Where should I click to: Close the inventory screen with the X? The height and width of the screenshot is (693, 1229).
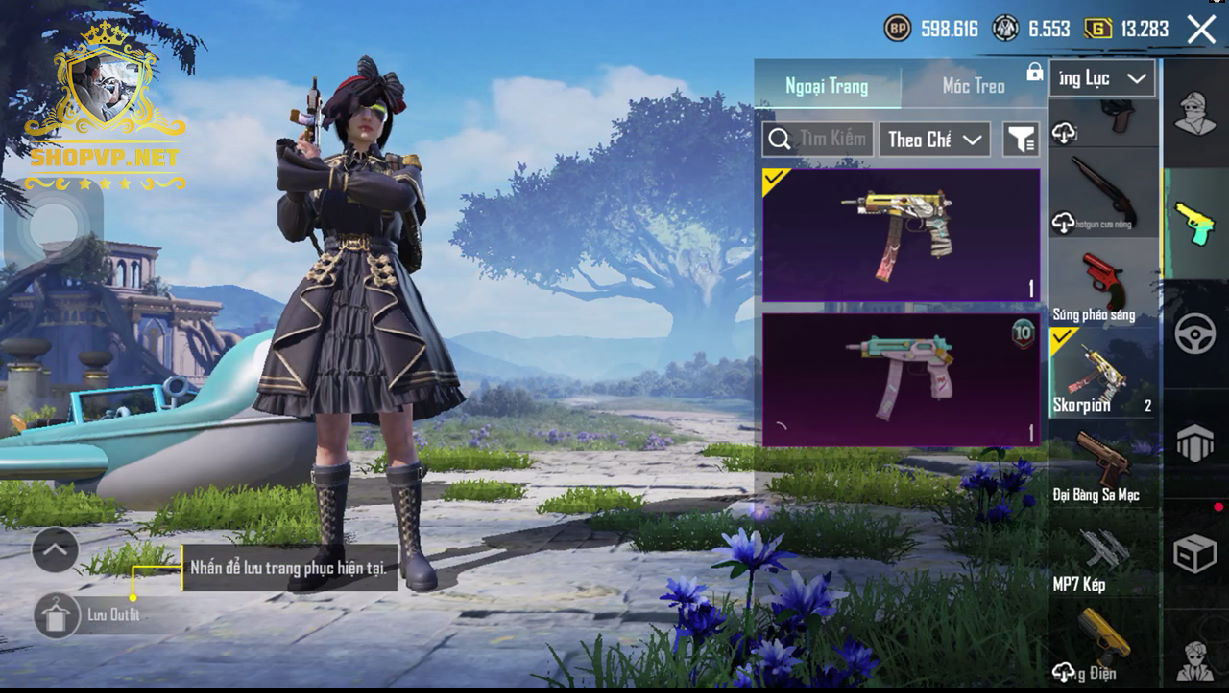[x=1201, y=29]
